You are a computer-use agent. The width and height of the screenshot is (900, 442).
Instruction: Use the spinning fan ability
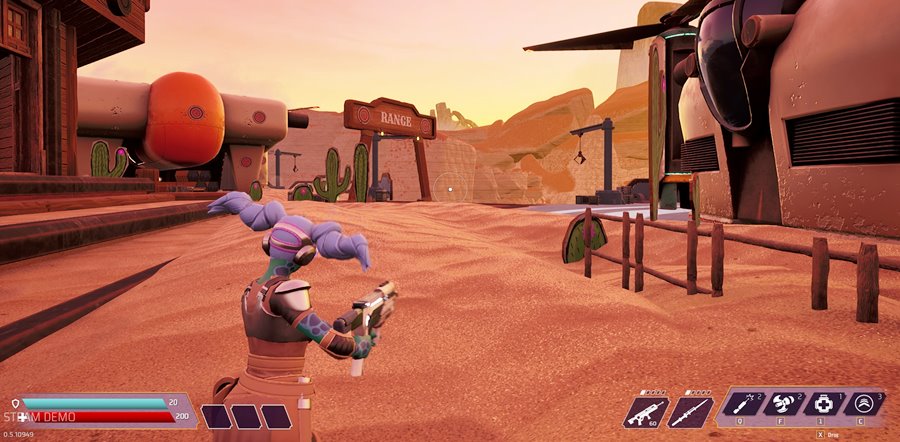click(782, 404)
